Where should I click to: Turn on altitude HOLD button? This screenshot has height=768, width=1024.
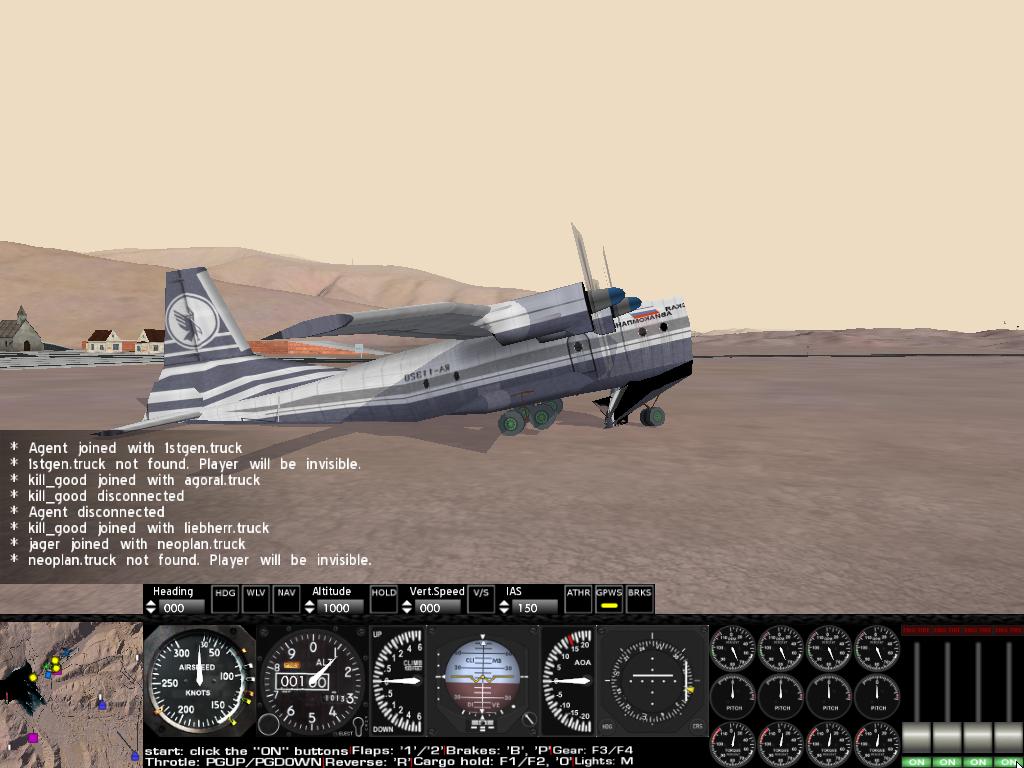coord(383,598)
